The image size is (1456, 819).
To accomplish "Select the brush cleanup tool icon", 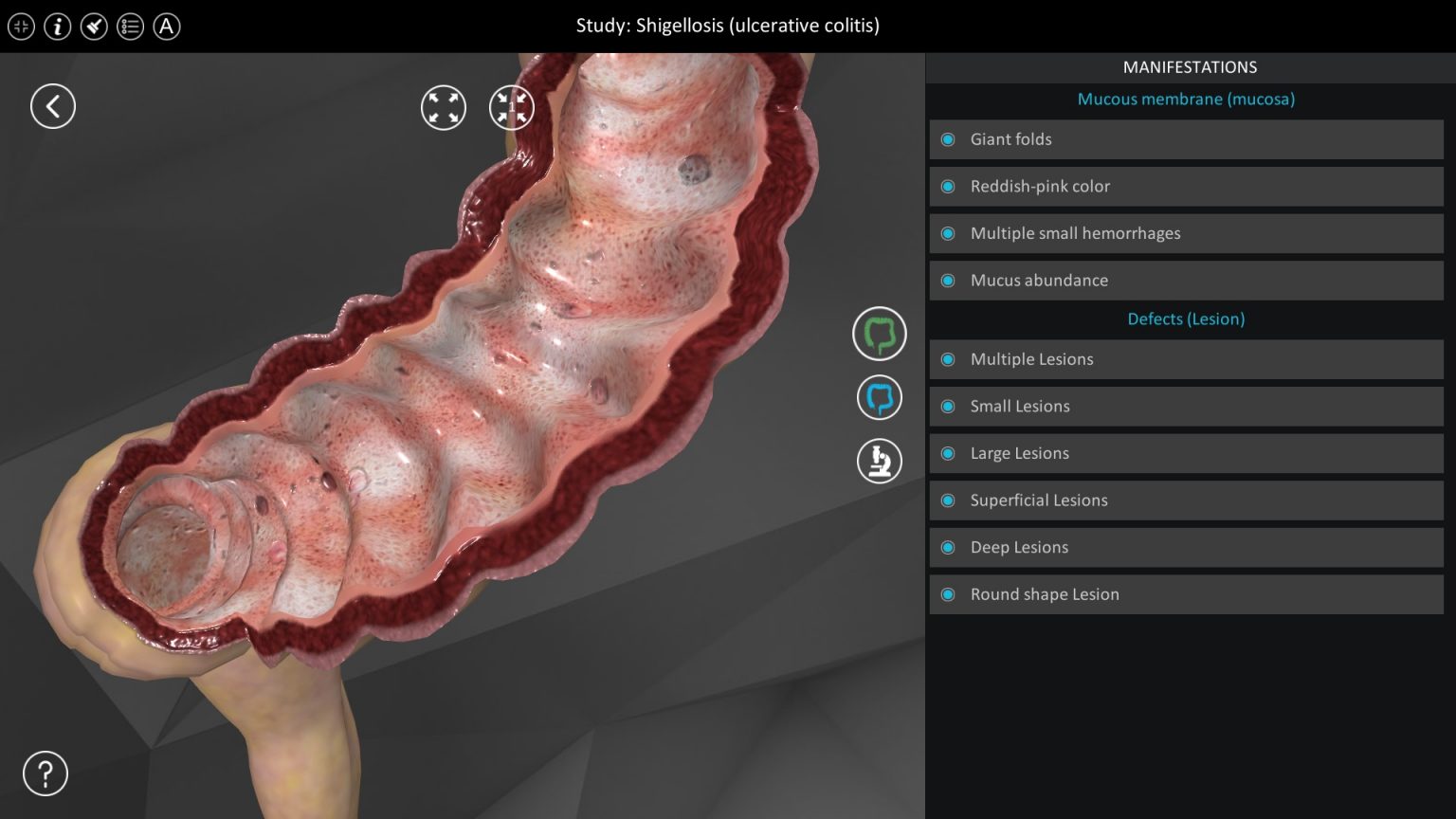I will (93, 27).
